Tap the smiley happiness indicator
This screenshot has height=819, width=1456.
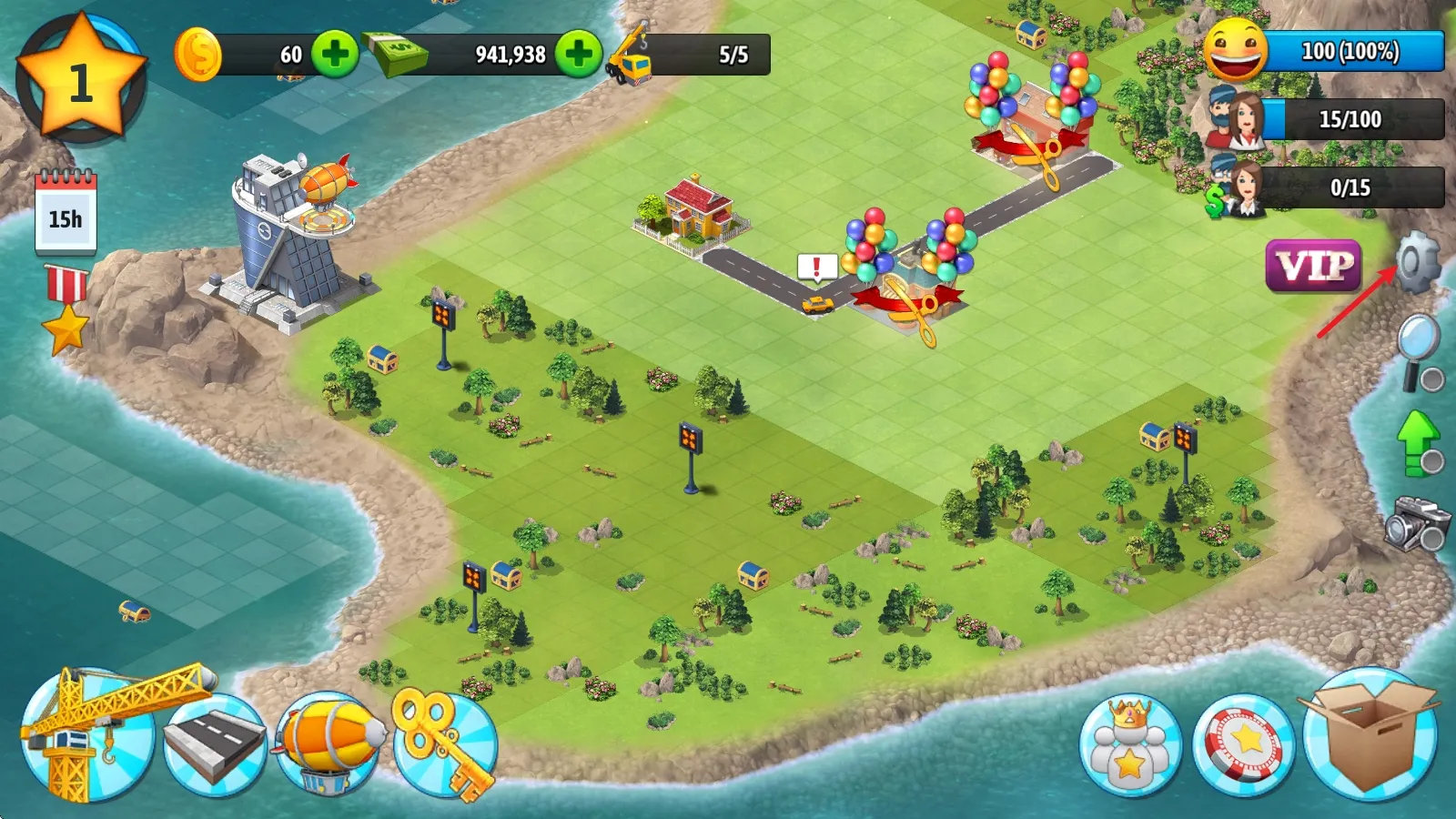point(1236,51)
